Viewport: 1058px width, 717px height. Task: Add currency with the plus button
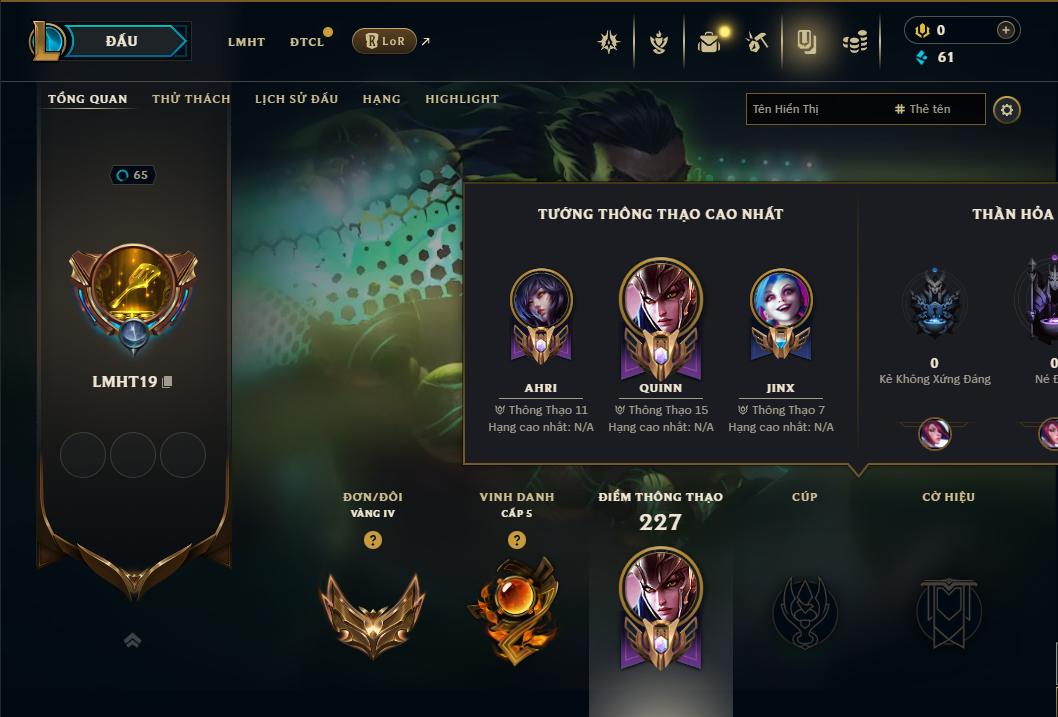pyautogui.click(x=1005, y=30)
